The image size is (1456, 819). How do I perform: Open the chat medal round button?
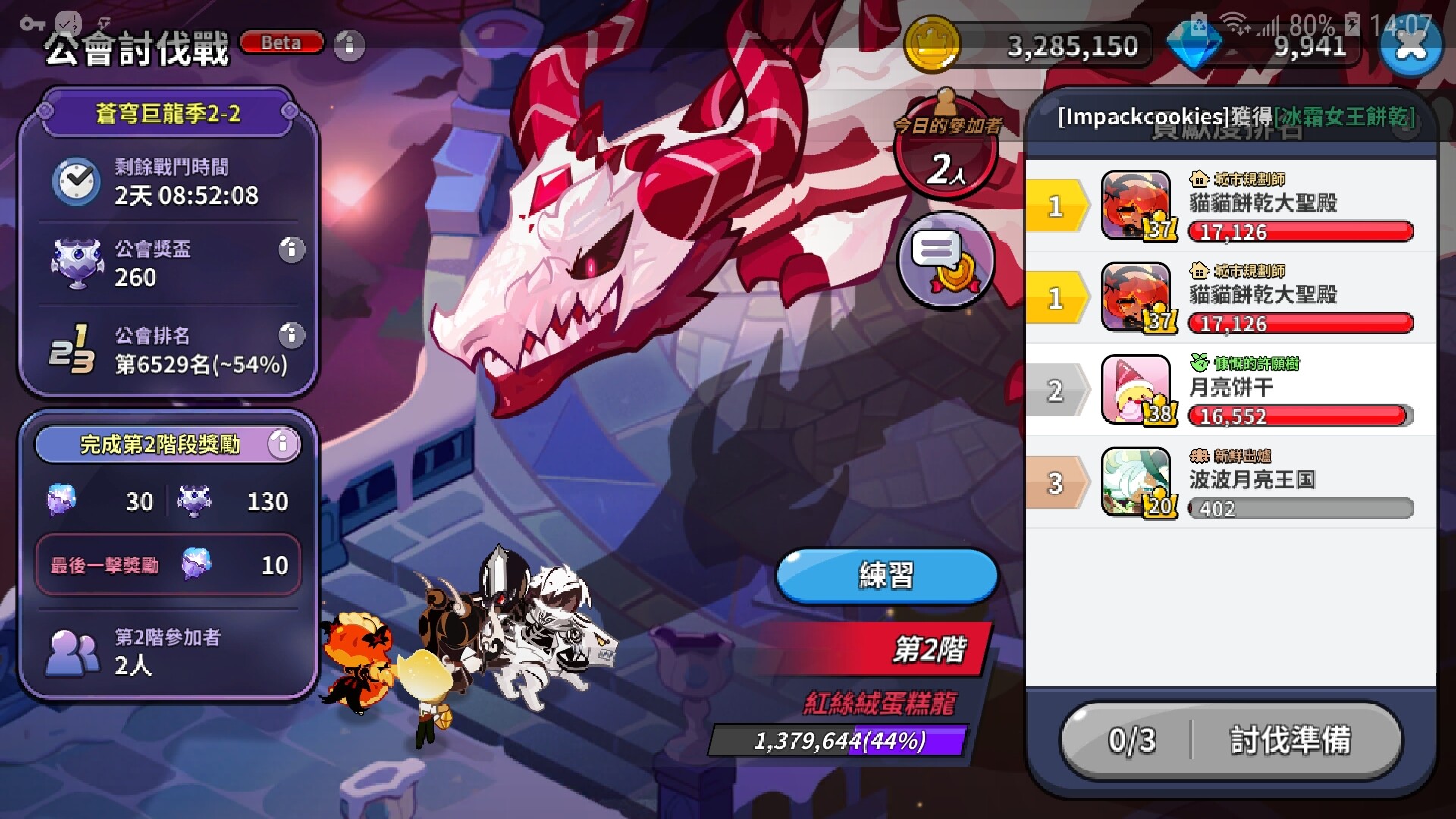pos(946,260)
